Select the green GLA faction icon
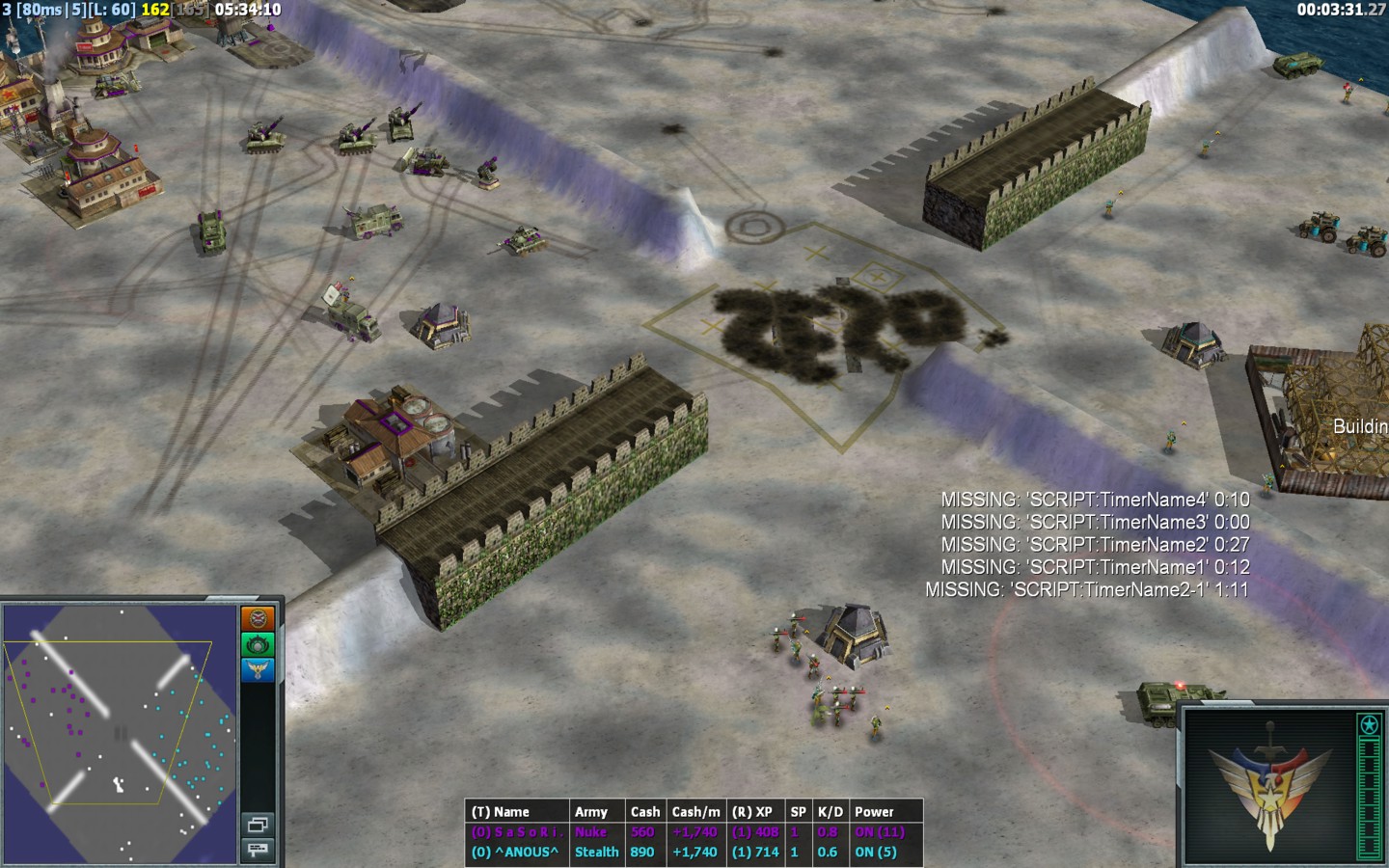 point(258,644)
